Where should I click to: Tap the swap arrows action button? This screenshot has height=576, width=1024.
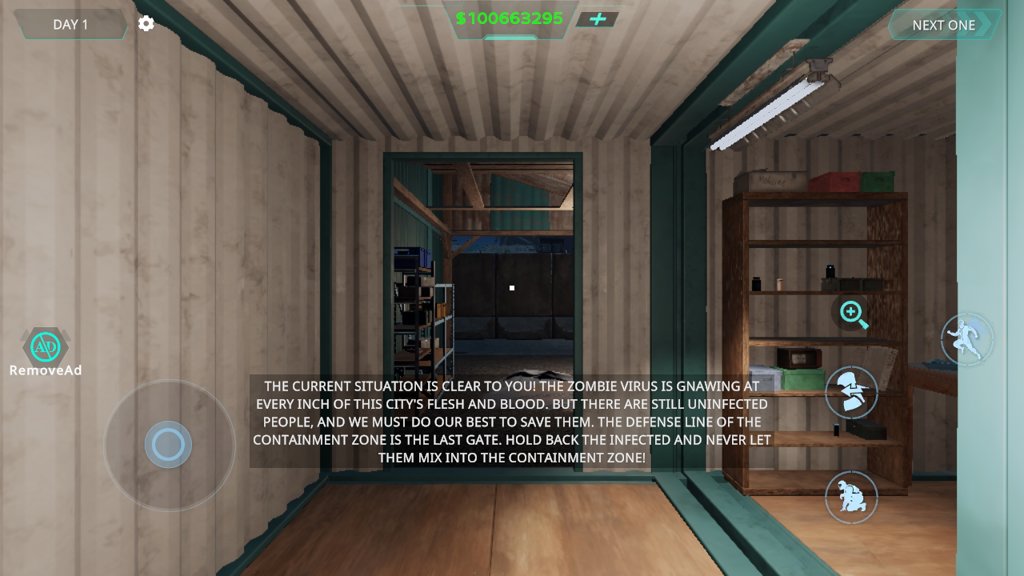pos(851,392)
